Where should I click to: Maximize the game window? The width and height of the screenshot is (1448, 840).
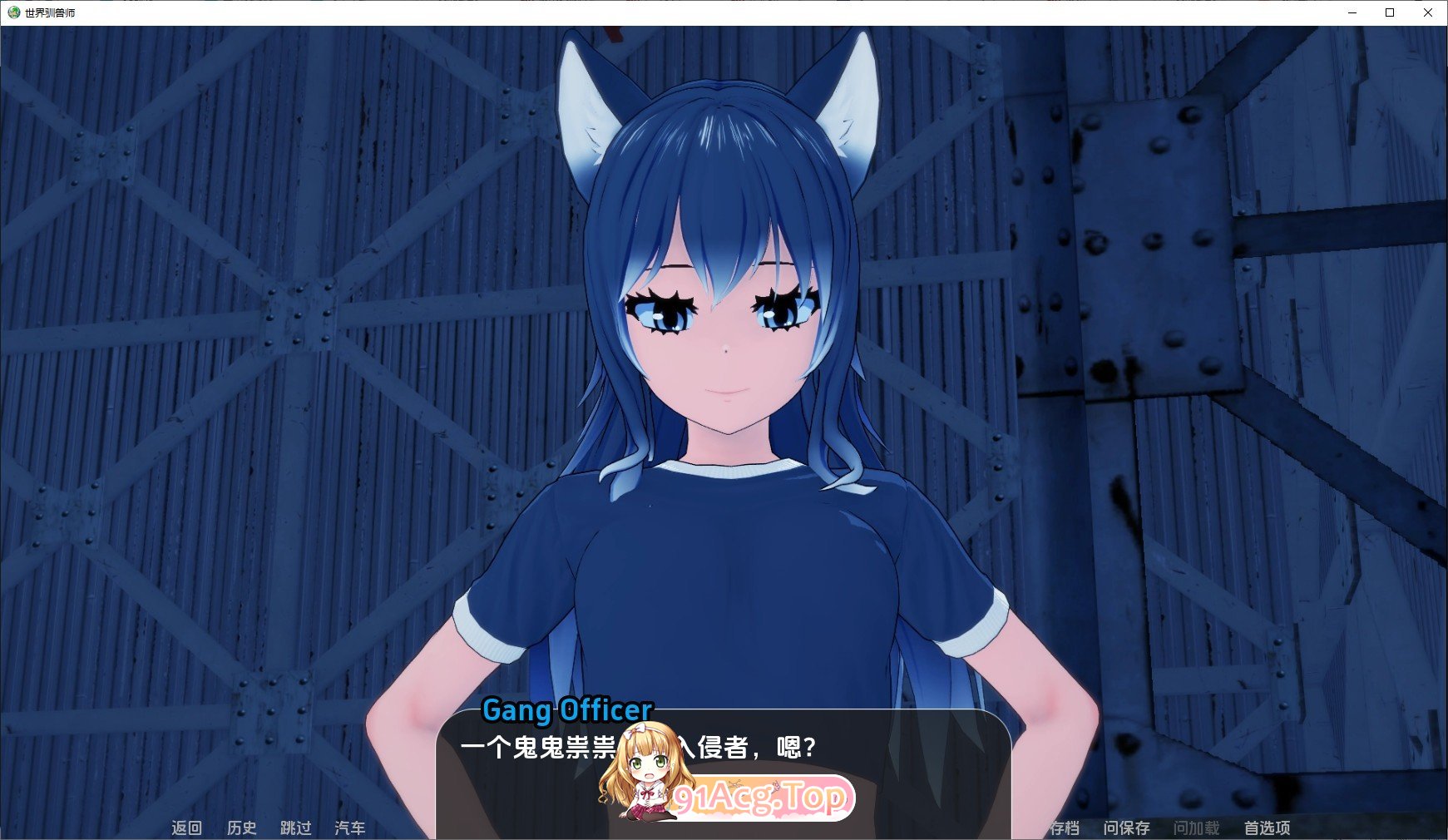pos(1389,13)
